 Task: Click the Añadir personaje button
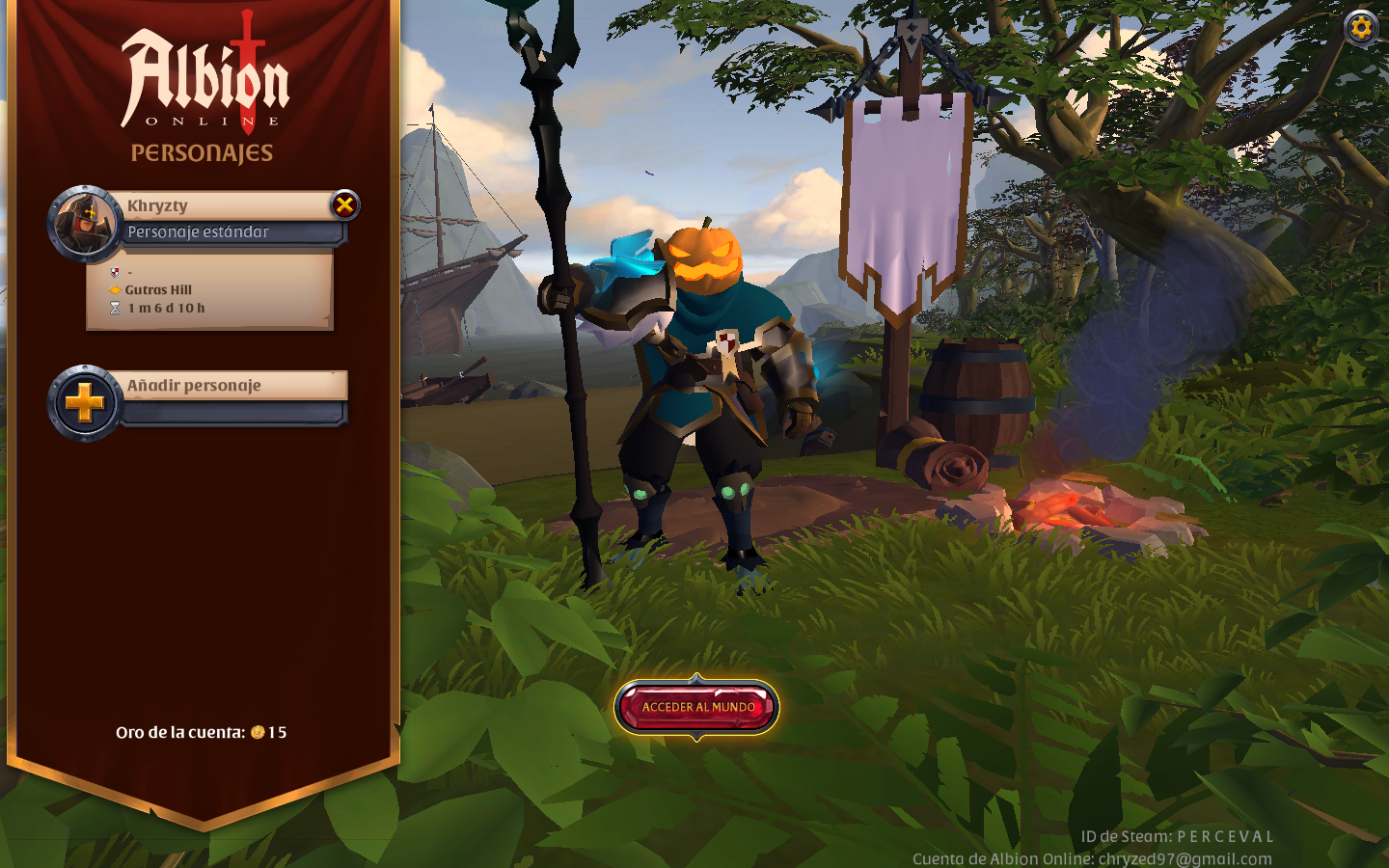231,386
